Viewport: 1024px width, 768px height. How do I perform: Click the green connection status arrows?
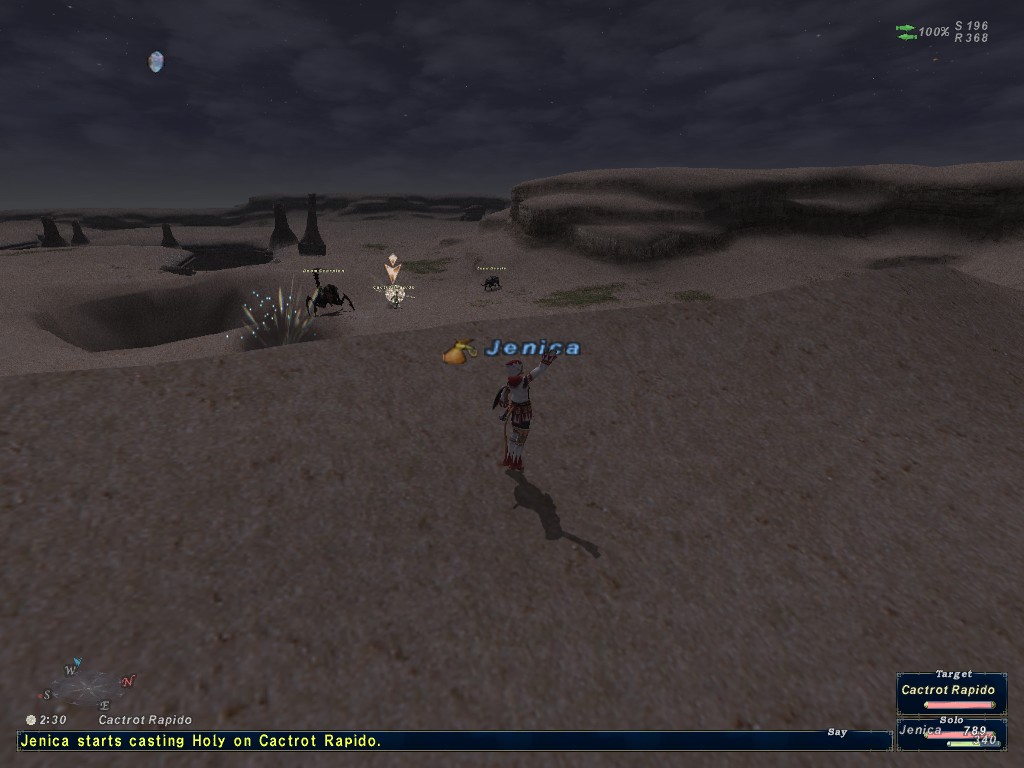coord(906,32)
